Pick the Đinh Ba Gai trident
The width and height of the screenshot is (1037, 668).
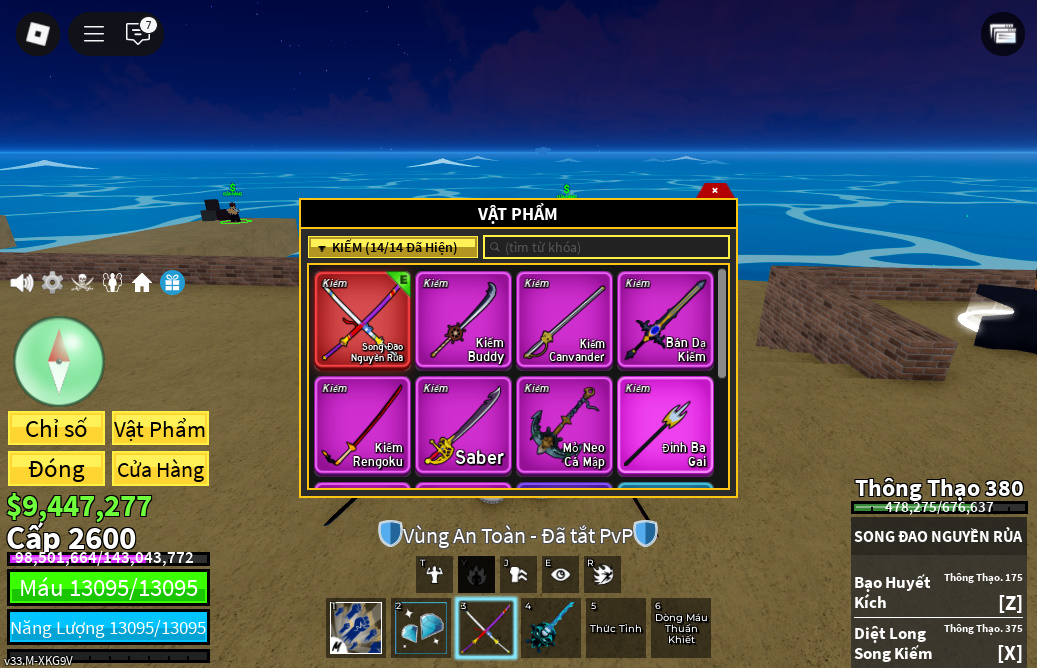[x=665, y=424]
